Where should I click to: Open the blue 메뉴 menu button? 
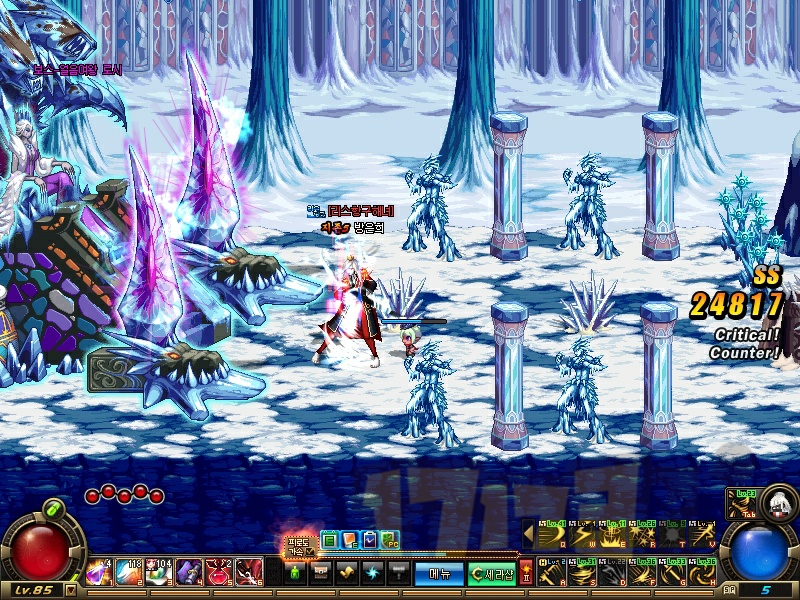tap(439, 573)
